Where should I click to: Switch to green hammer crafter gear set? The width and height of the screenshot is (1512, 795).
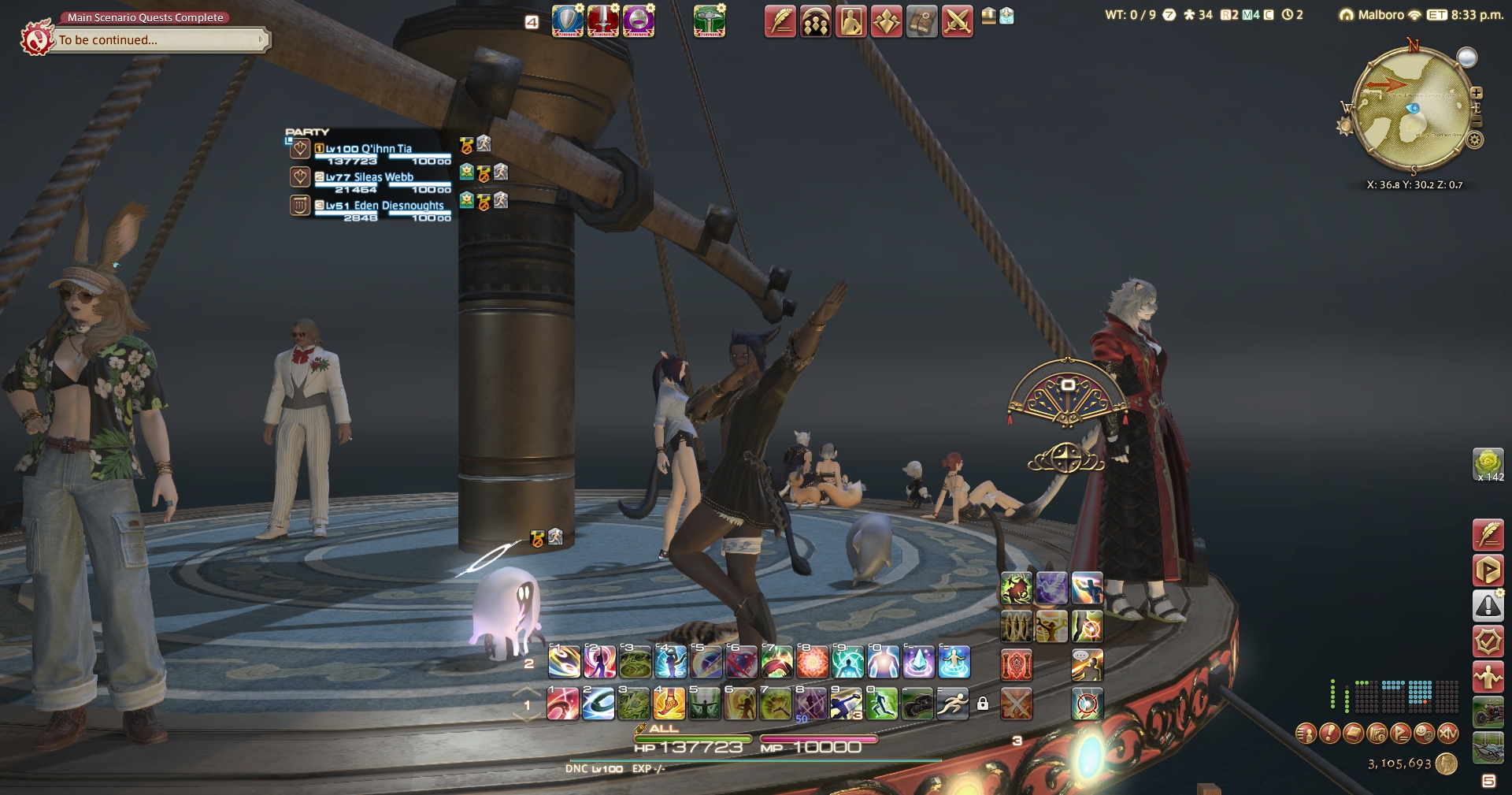point(709,21)
